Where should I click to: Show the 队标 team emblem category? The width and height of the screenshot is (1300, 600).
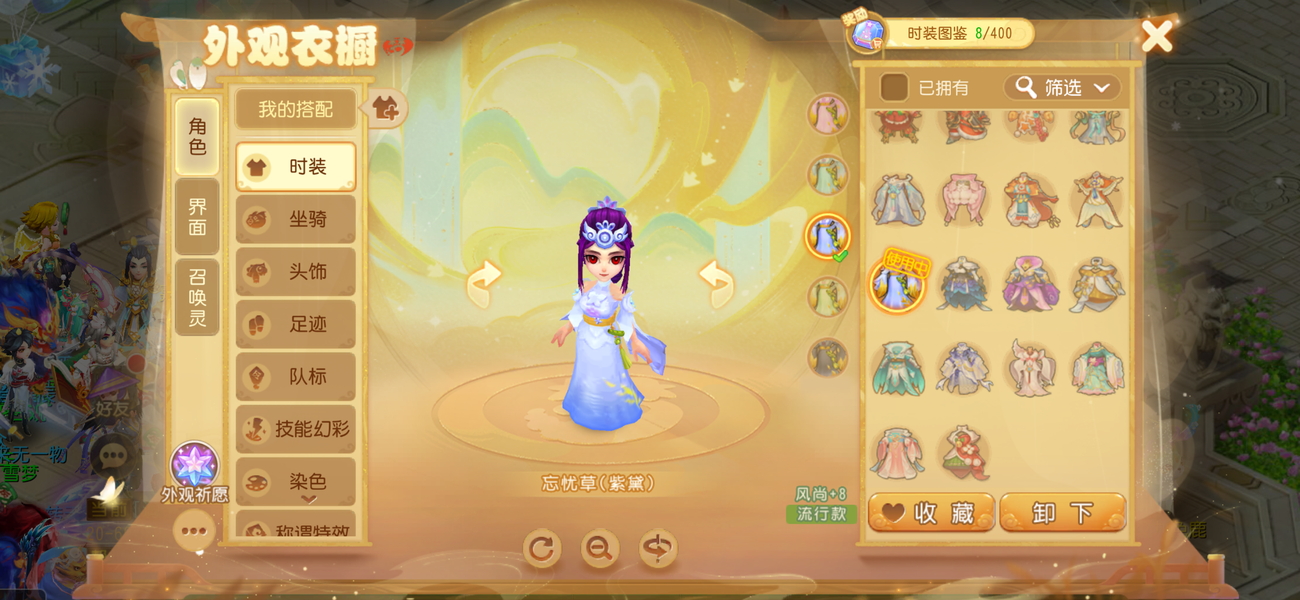pyautogui.click(x=296, y=377)
